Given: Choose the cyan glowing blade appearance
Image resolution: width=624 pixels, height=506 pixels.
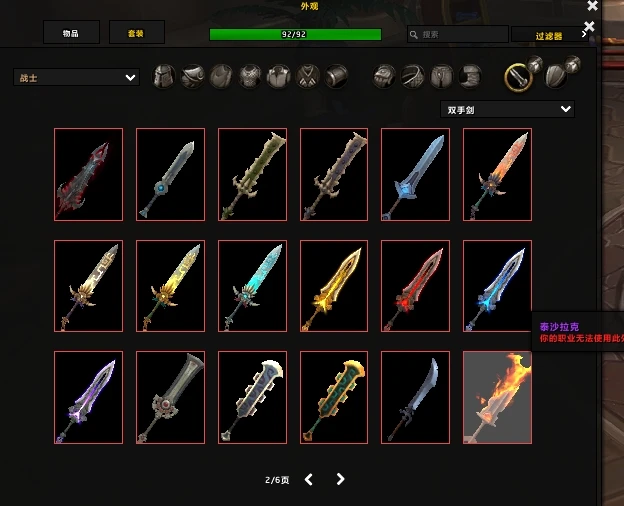Looking at the screenshot, I should click(x=252, y=286).
